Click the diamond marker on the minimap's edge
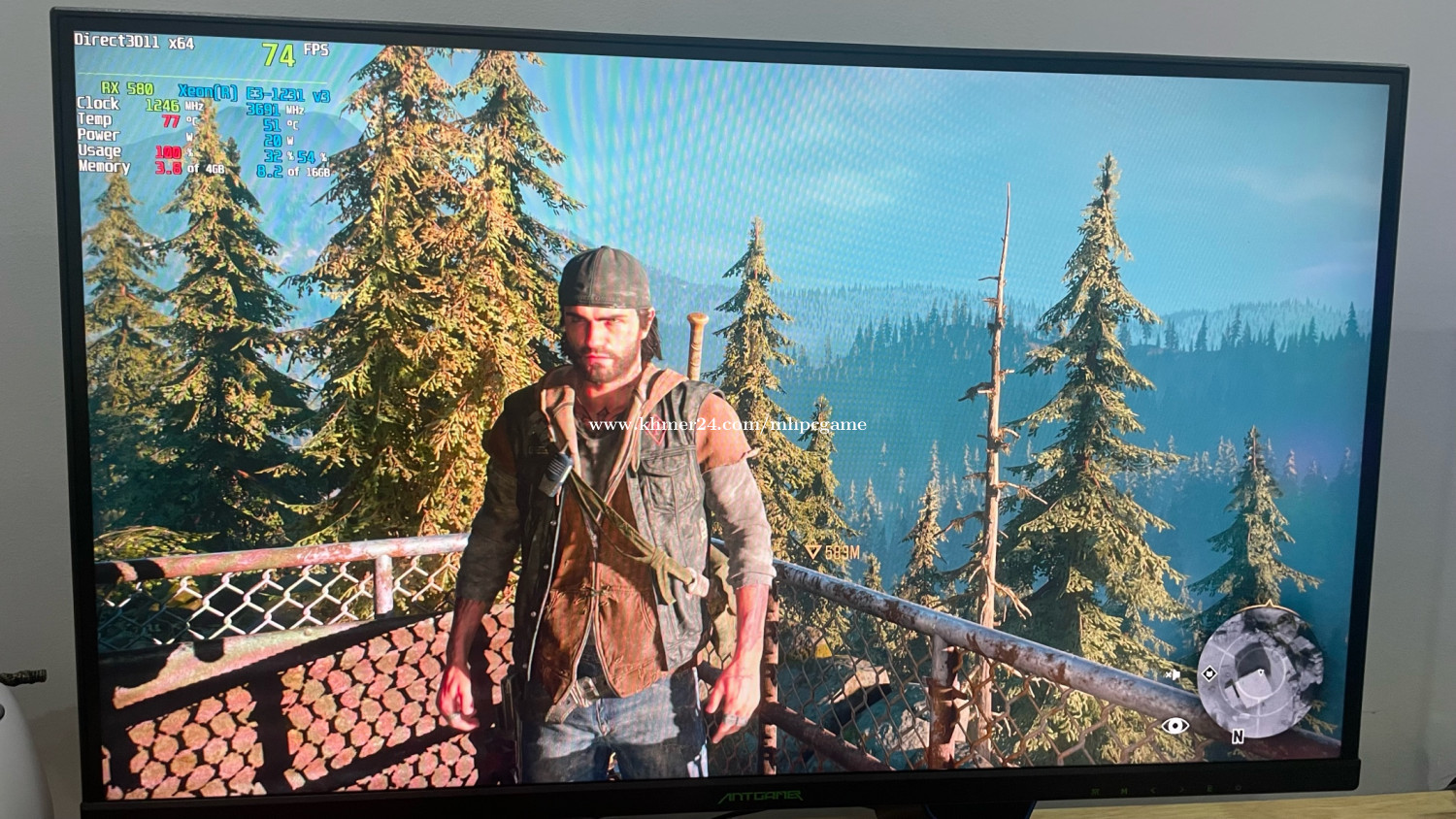Viewport: 1456px width, 819px height. pyautogui.click(x=1208, y=673)
